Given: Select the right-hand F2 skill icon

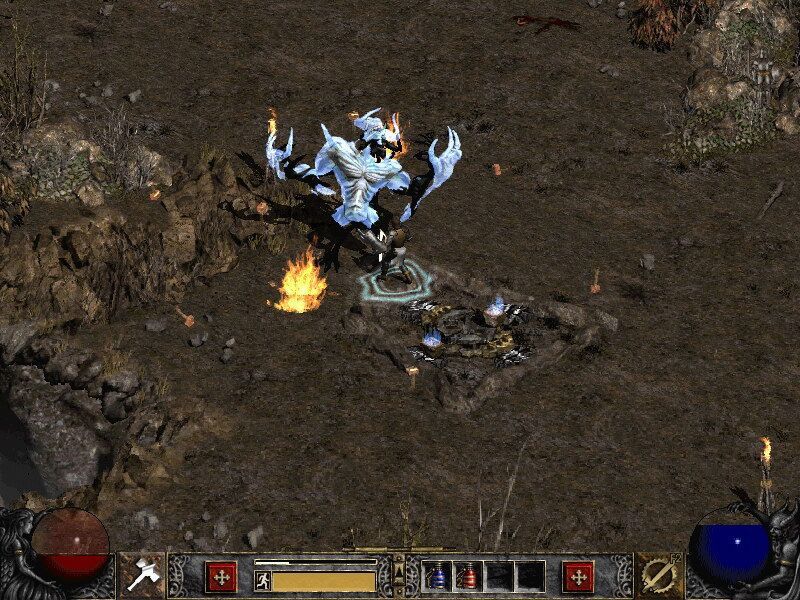Looking at the screenshot, I should (657, 576).
